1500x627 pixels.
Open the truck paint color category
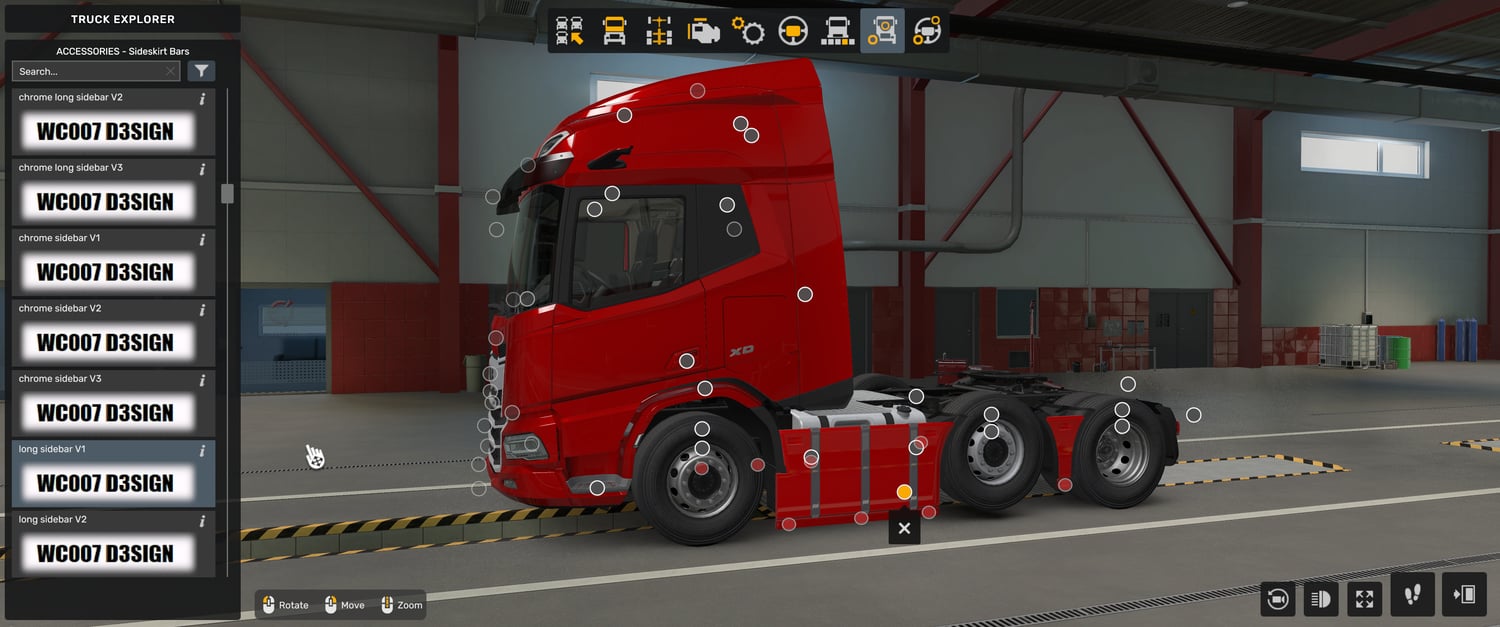pos(837,31)
